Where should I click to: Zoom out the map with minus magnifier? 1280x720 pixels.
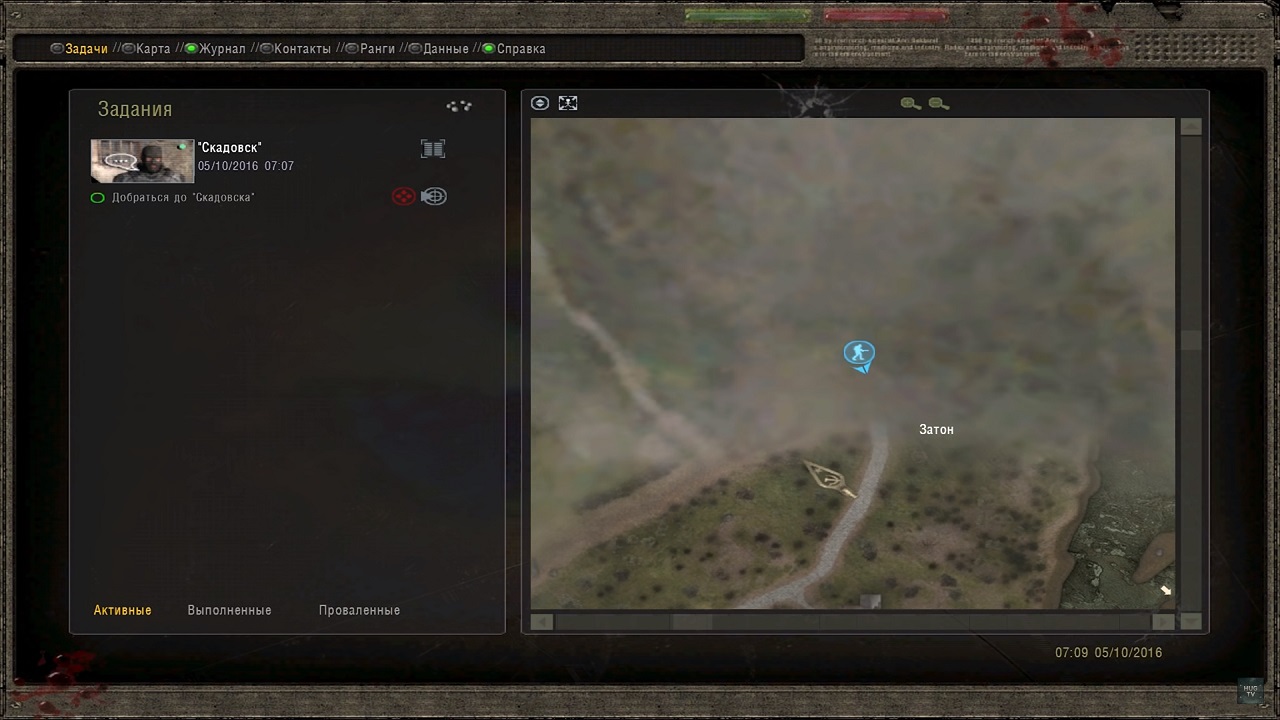pyautogui.click(x=938, y=104)
